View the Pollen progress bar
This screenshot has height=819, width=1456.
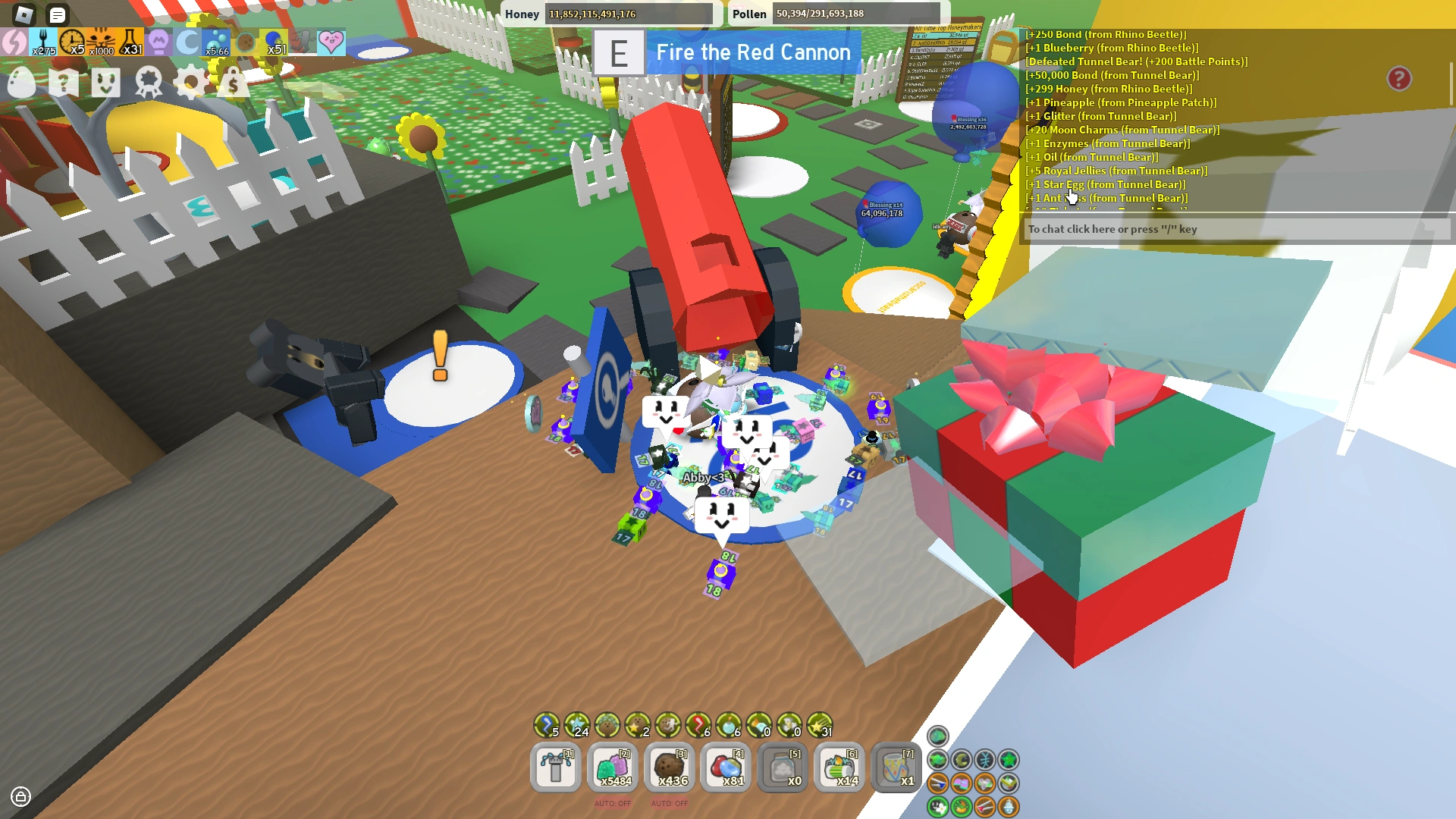(x=857, y=14)
